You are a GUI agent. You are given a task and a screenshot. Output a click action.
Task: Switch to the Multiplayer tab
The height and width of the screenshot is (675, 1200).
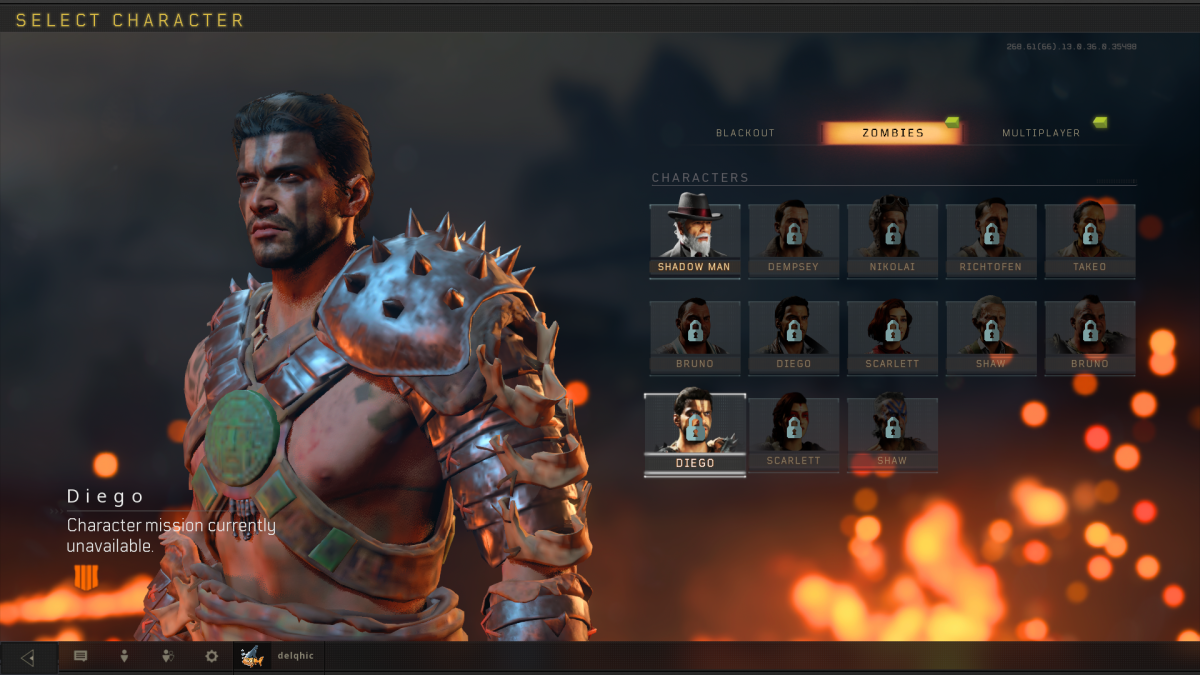pos(1040,133)
